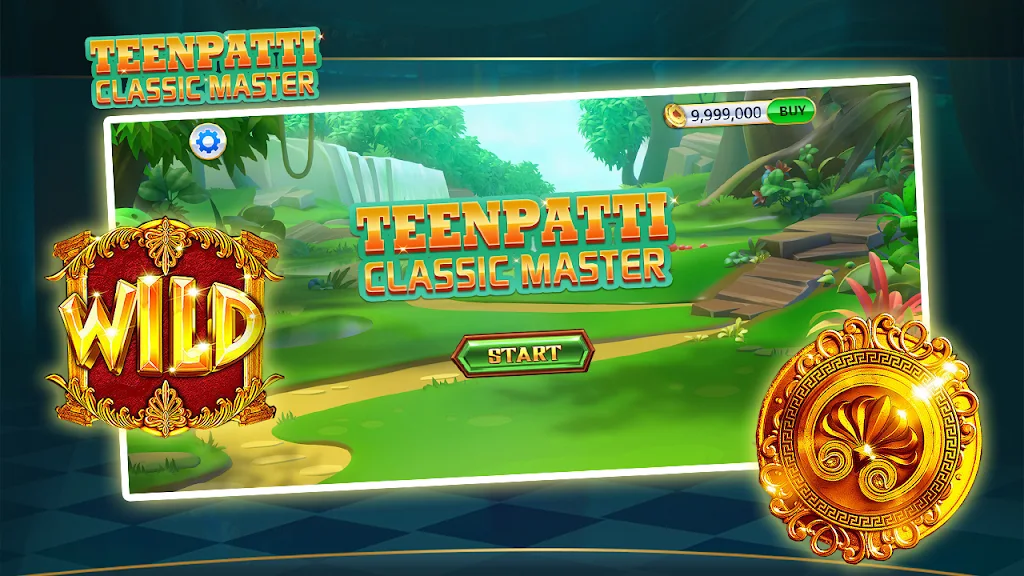The height and width of the screenshot is (576, 1024).
Task: Tap the green BUY coins button
Action: (x=792, y=110)
